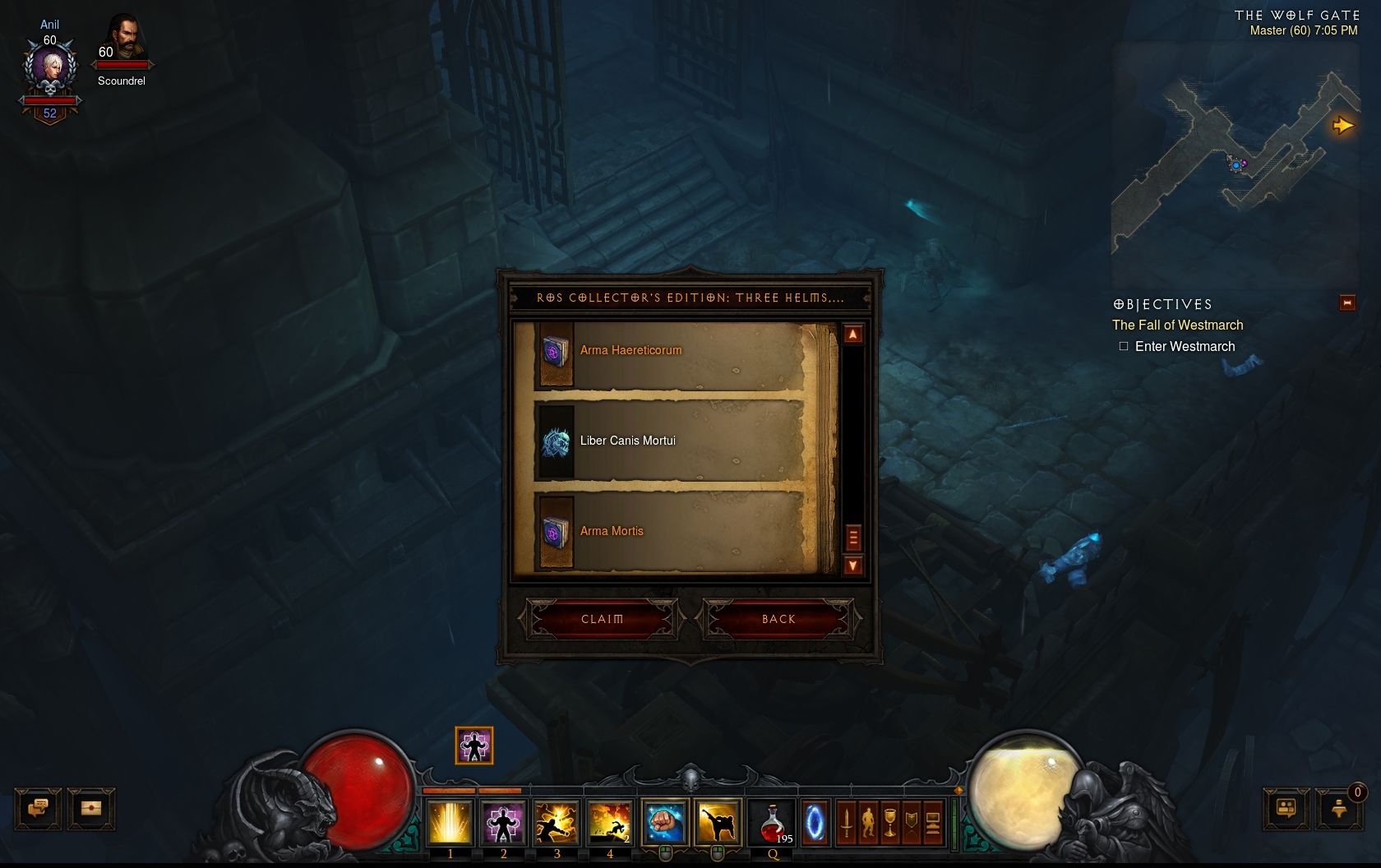The image size is (1381, 868).
Task: Check the Enter Westmarch objective box
Action: (x=1123, y=346)
